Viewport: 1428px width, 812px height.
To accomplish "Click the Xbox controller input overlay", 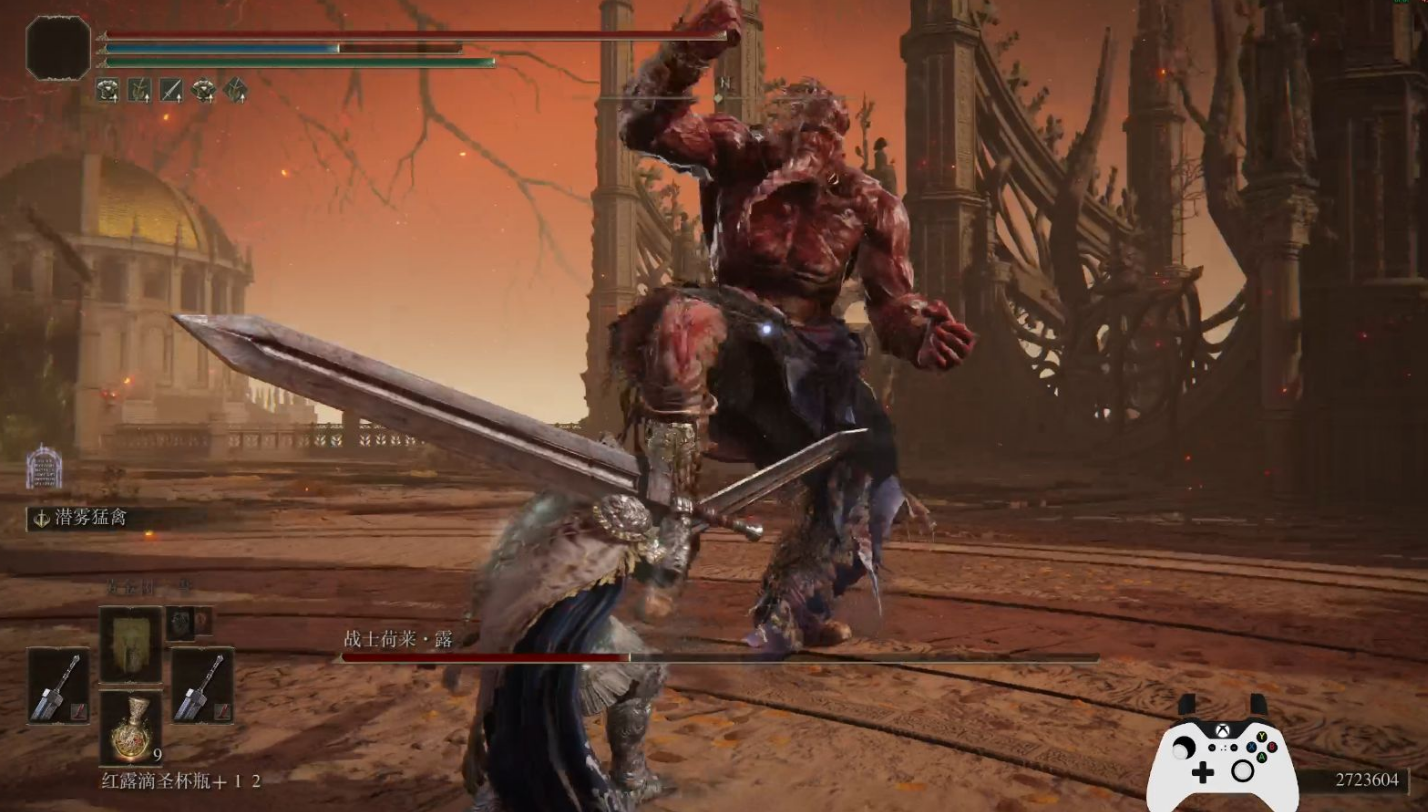I will tap(1221, 755).
